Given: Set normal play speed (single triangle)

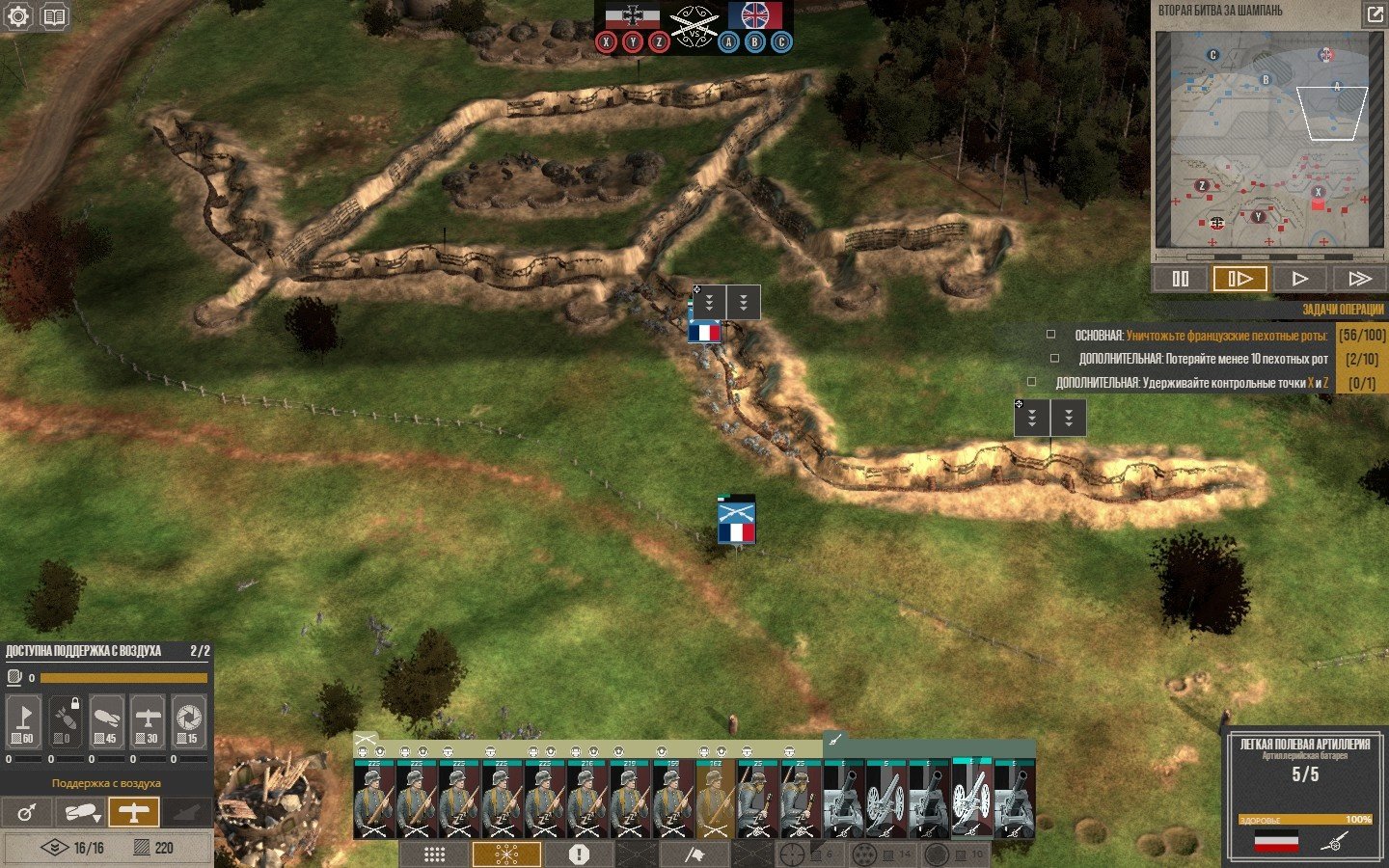Looking at the screenshot, I should coord(1299,279).
